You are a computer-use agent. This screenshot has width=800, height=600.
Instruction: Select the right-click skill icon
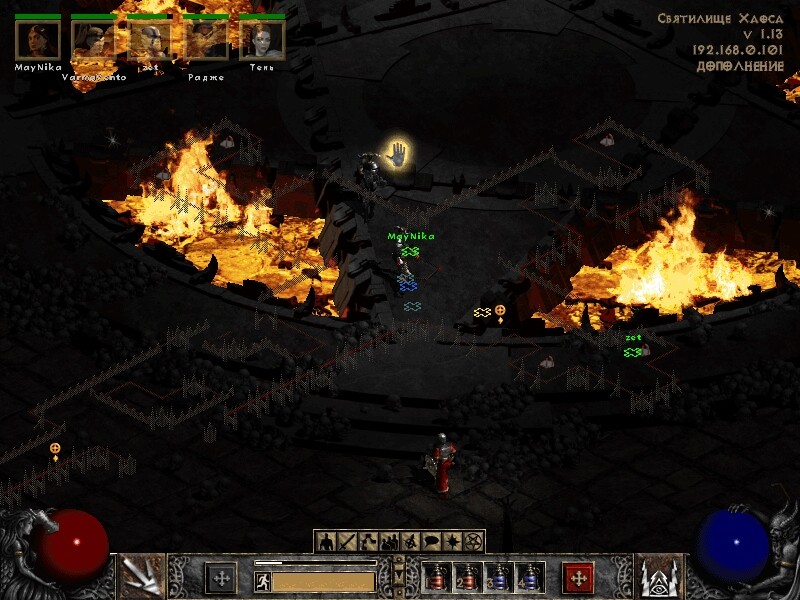(659, 576)
